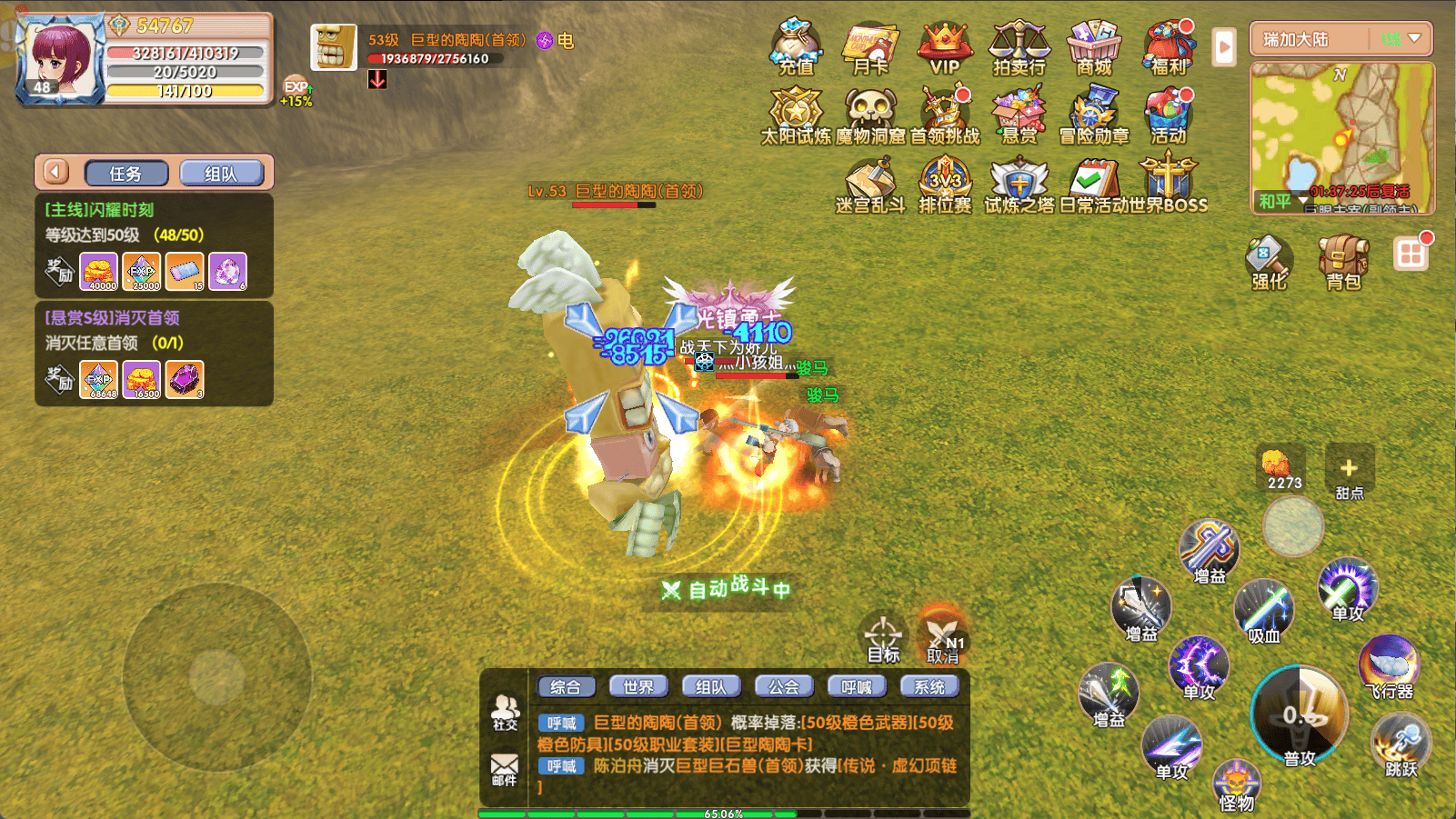Mount the 飞行器 flying vehicle
This screenshot has height=819, width=1456.
(1389, 665)
